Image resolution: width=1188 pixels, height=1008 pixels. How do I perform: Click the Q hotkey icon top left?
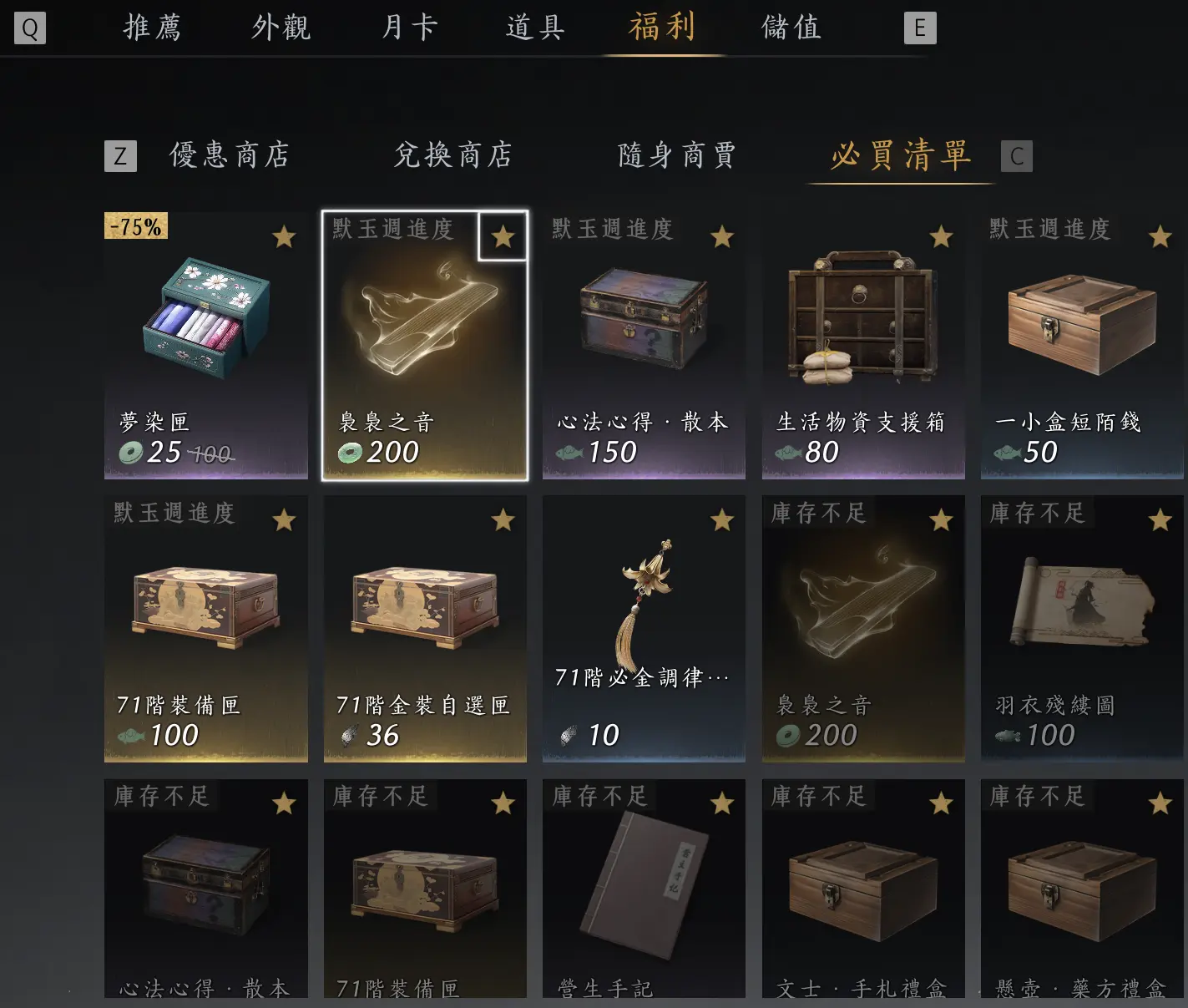point(30,28)
